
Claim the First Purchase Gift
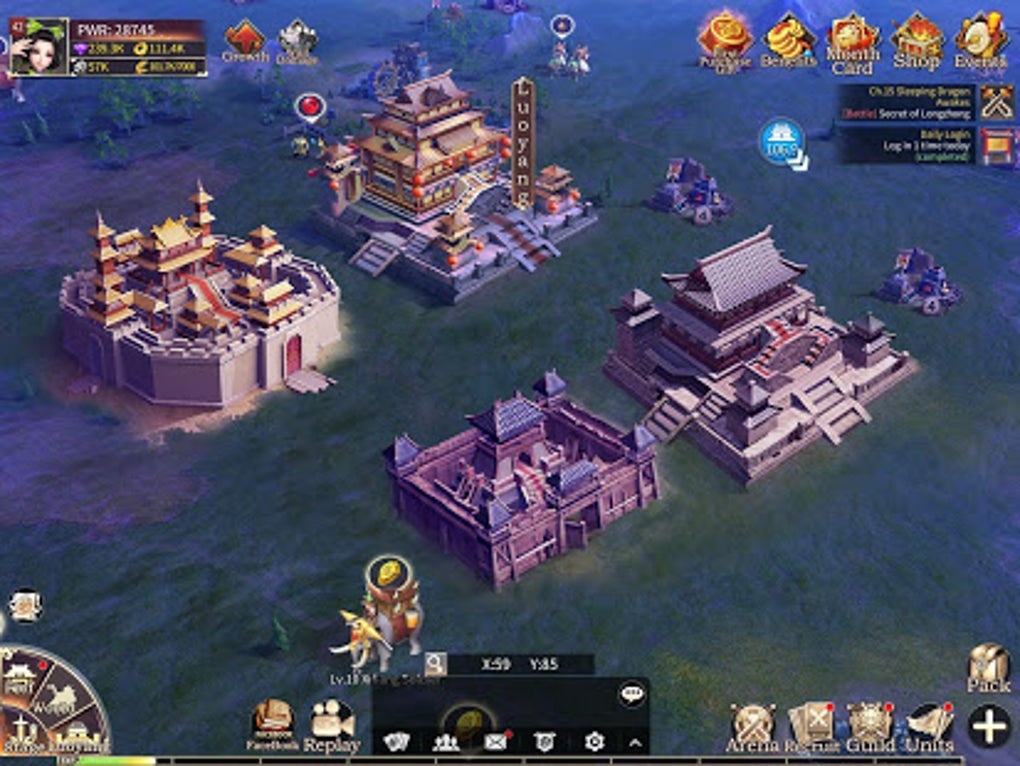pos(724,40)
